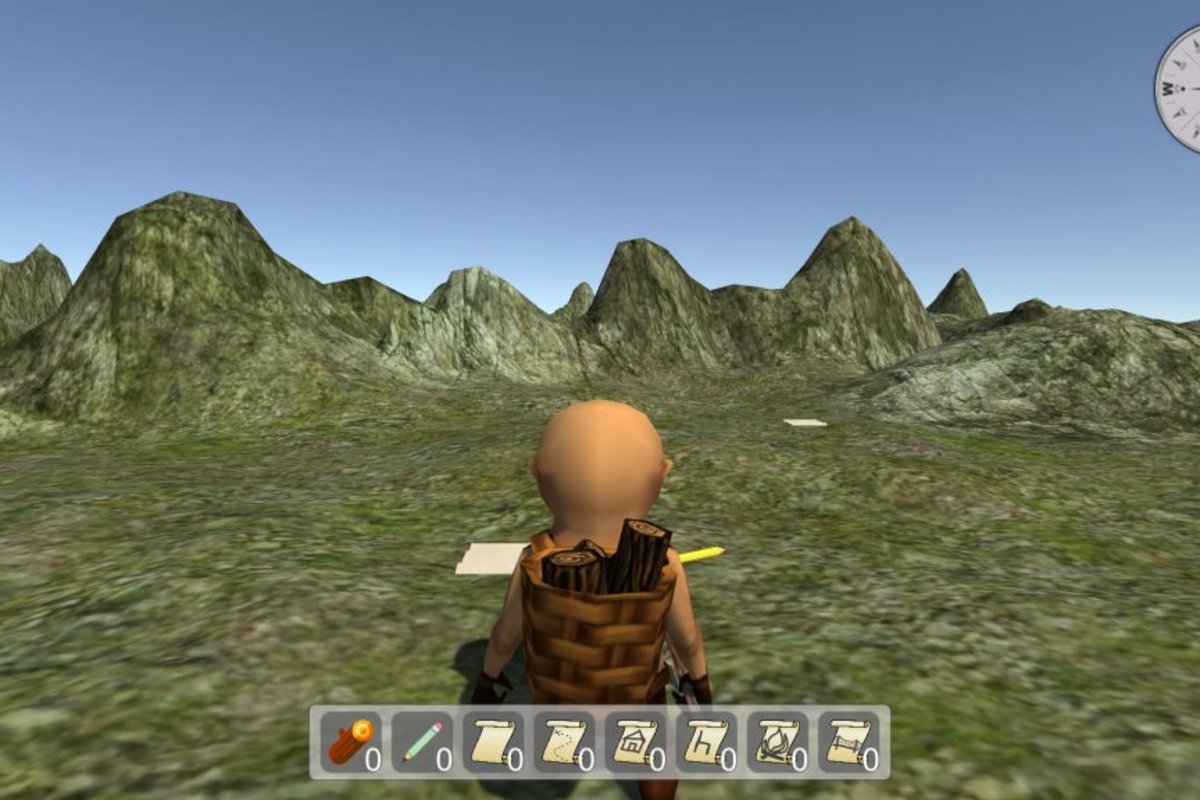Image resolution: width=1200 pixels, height=800 pixels.
Task: Choose the chair blueprint scroll
Action: tap(706, 743)
